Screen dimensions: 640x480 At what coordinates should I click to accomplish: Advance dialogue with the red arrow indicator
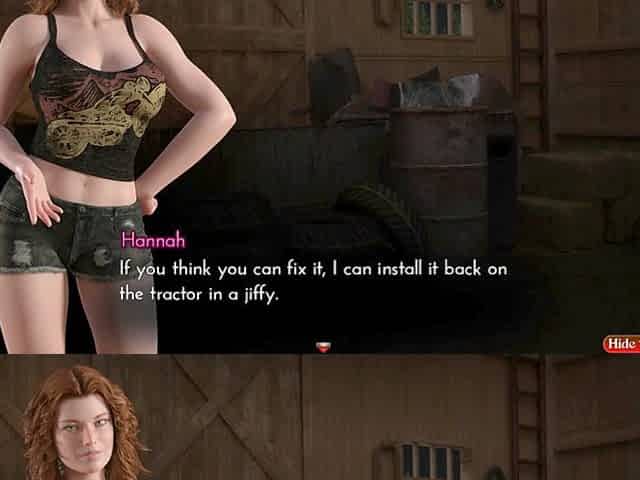[323, 347]
